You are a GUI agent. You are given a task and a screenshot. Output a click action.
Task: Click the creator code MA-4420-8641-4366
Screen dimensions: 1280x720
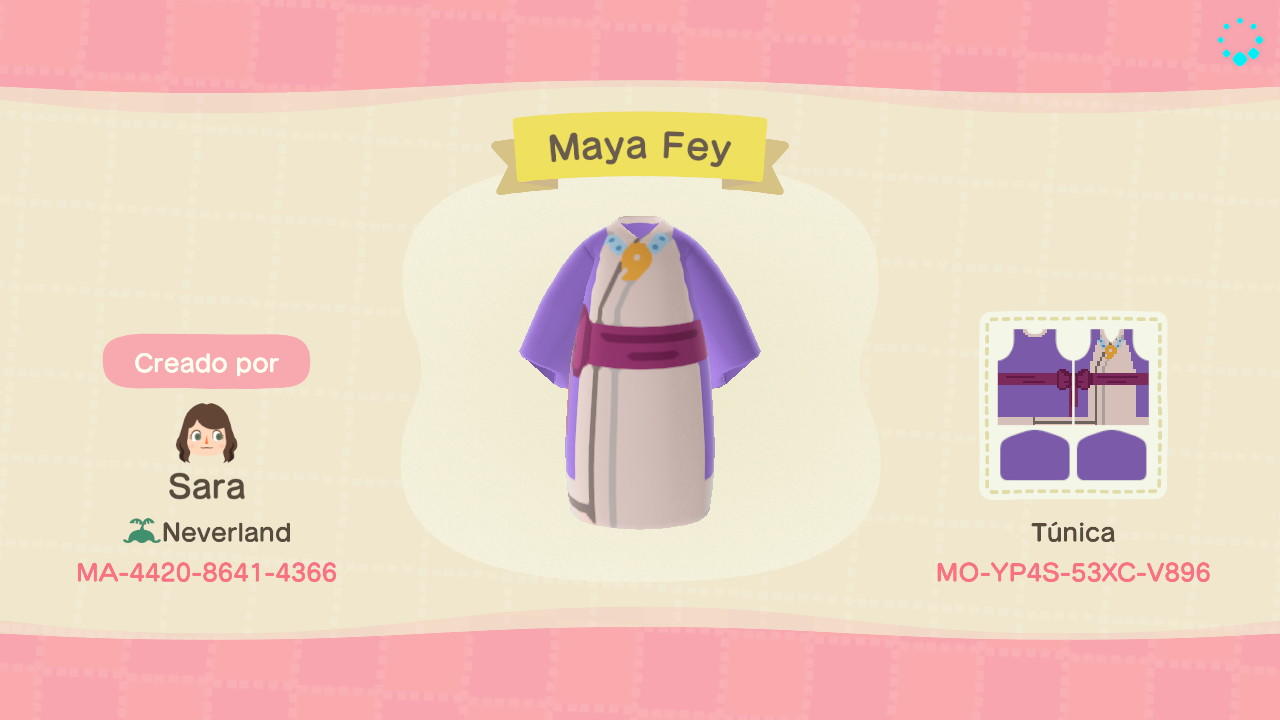coord(206,573)
